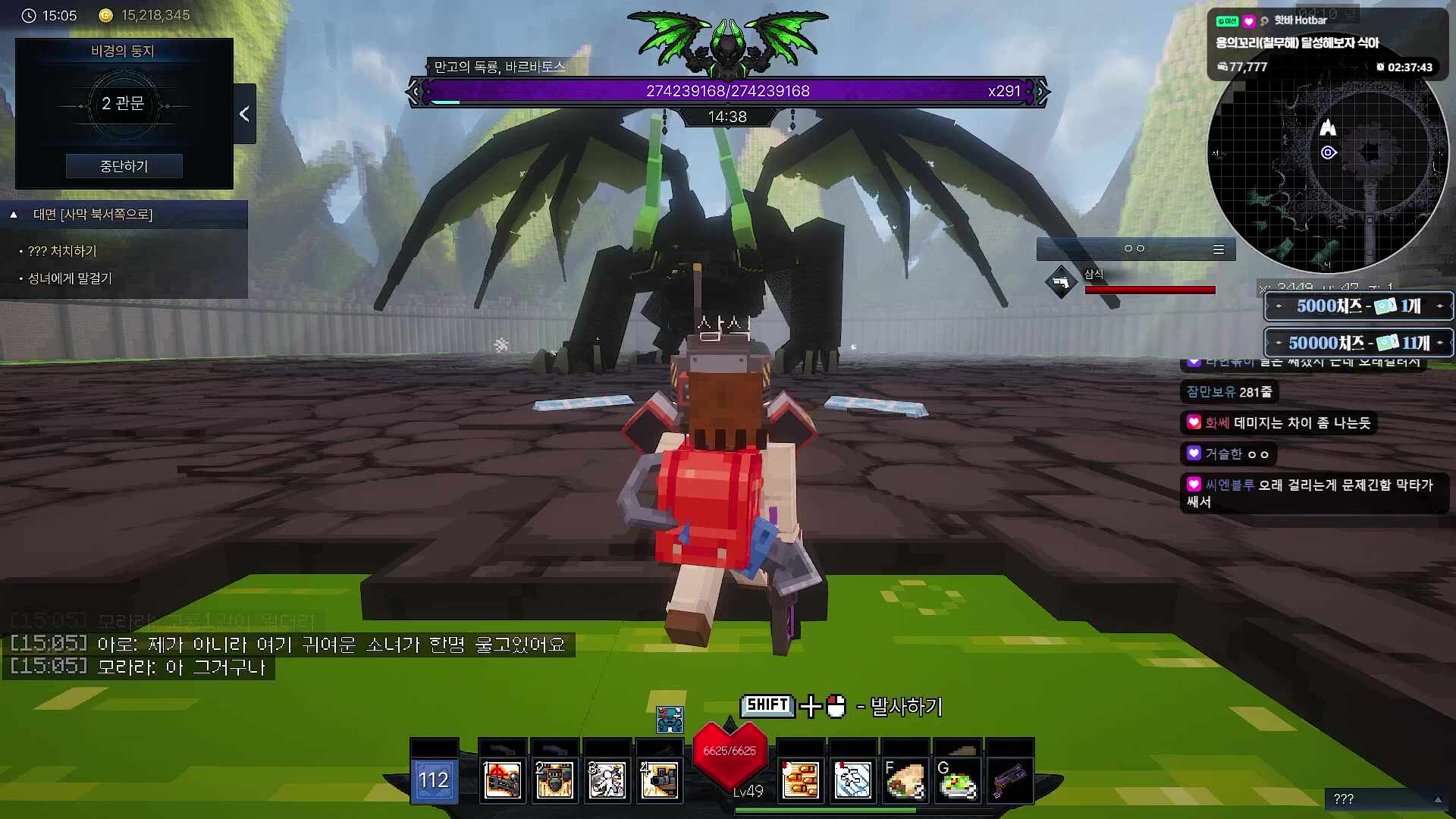Activate skill 1 heavy gun ability
The height and width of the screenshot is (819, 1456).
502,780
